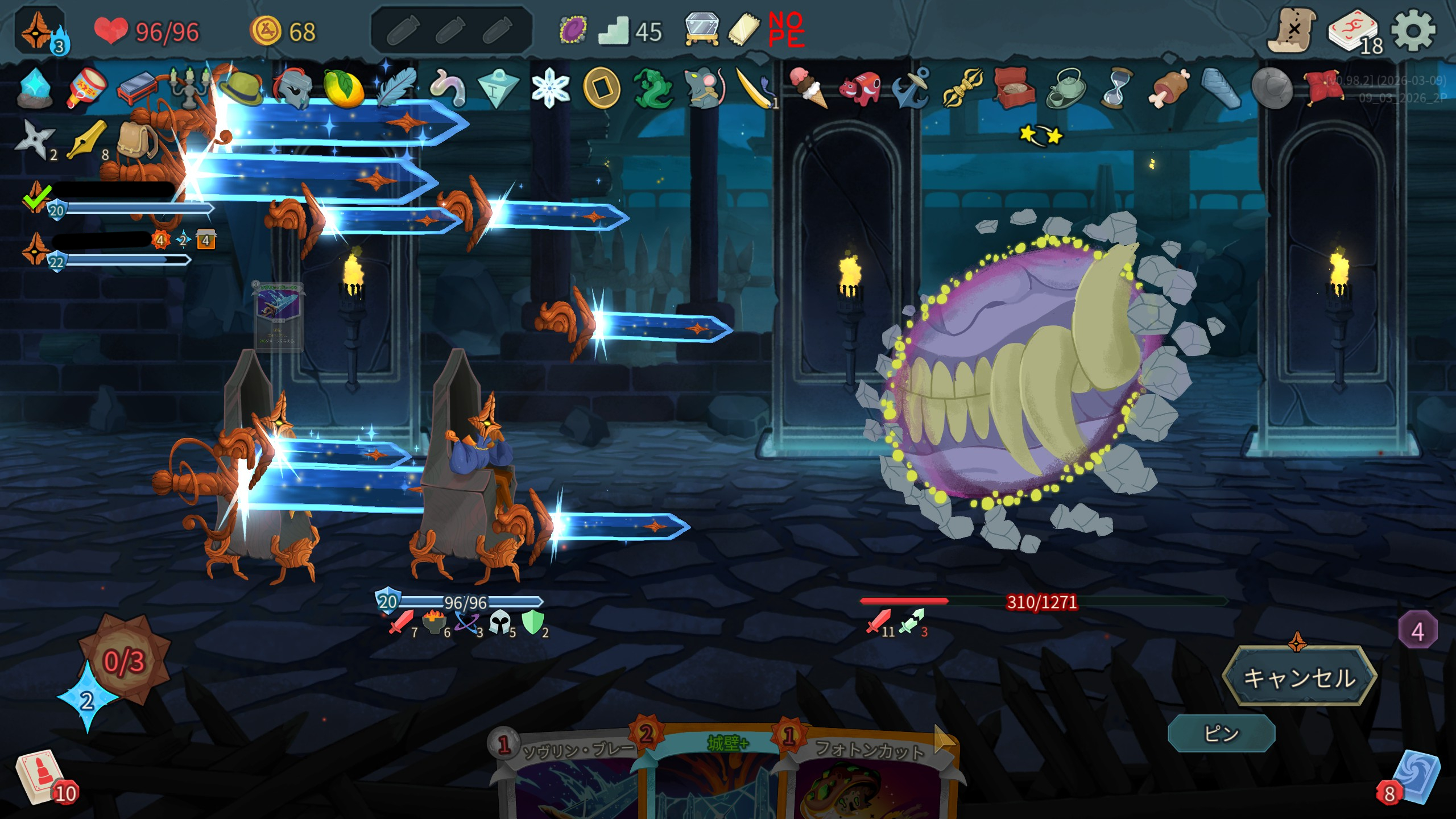Click the キャンセル cancel button
Screen dimensions: 1456x819
pyautogui.click(x=1299, y=677)
